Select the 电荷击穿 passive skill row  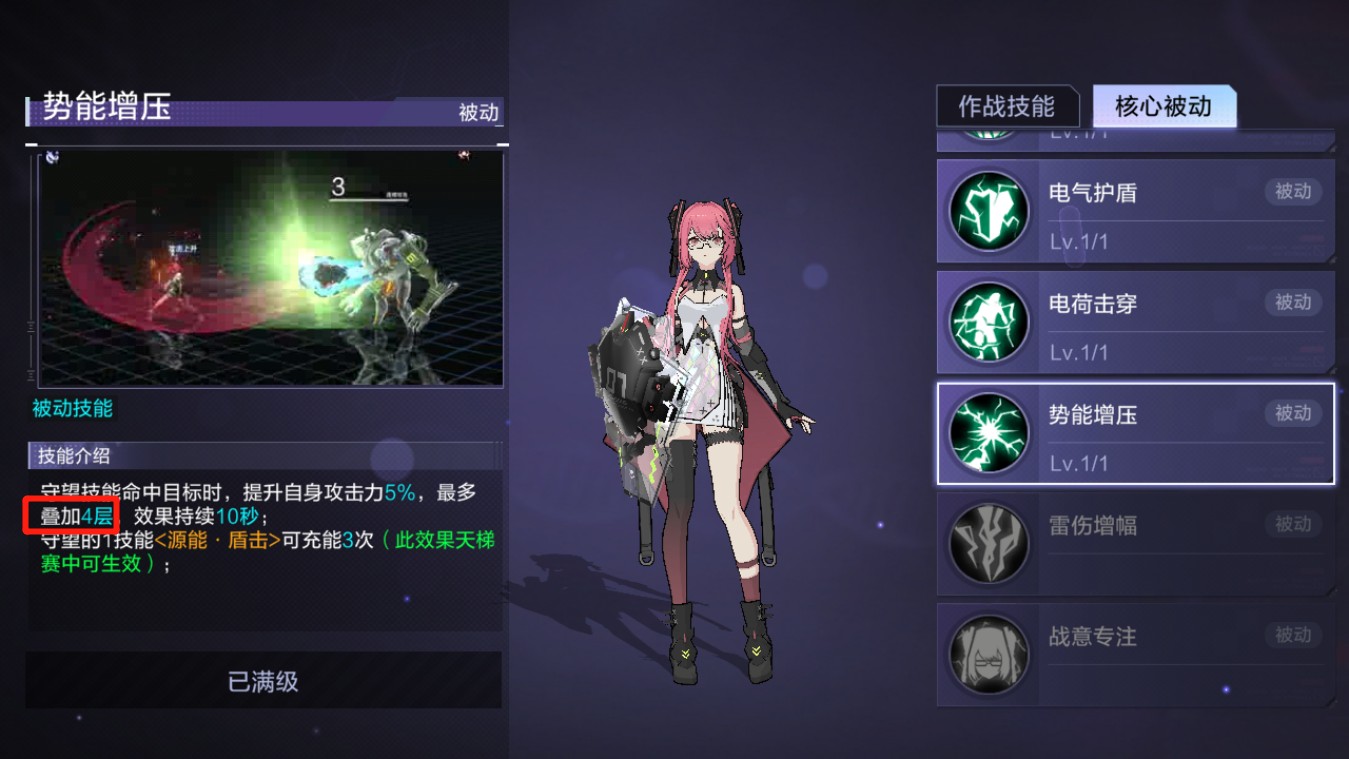coord(1135,322)
